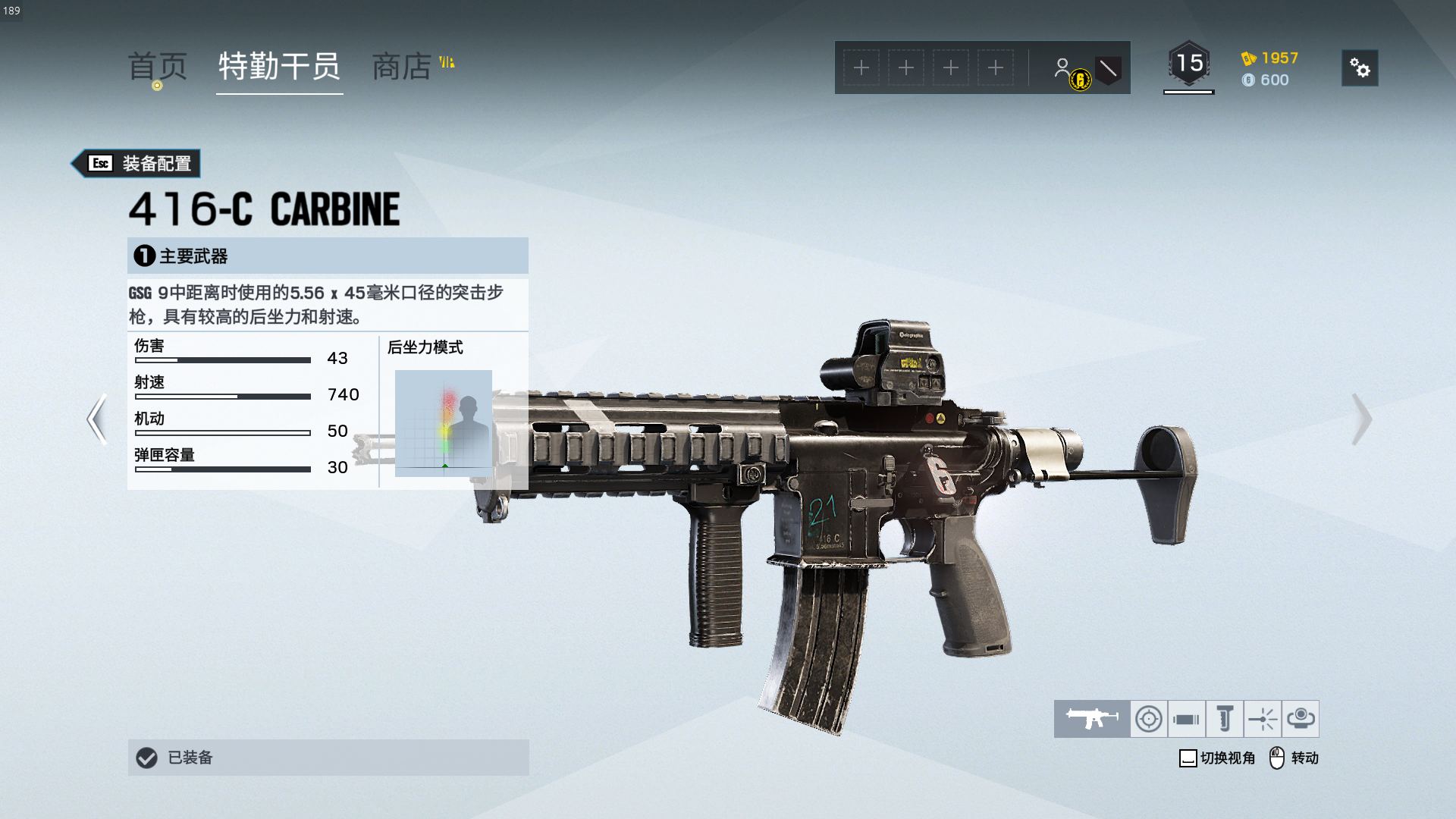Open the laser under-barrel attachment options

[1263, 719]
